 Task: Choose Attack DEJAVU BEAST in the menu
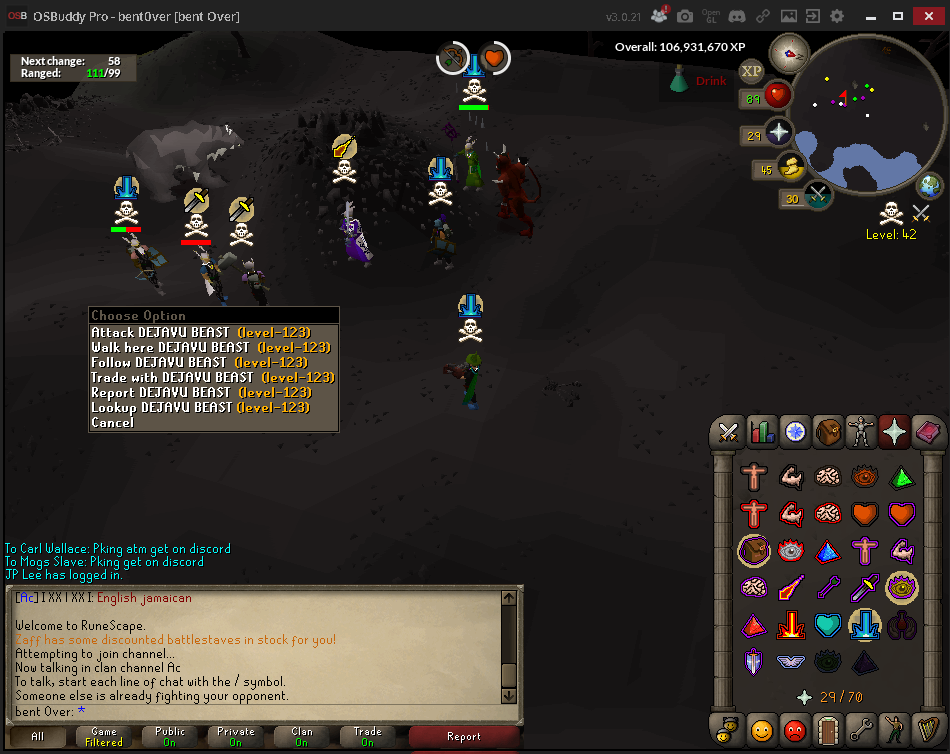(200, 332)
